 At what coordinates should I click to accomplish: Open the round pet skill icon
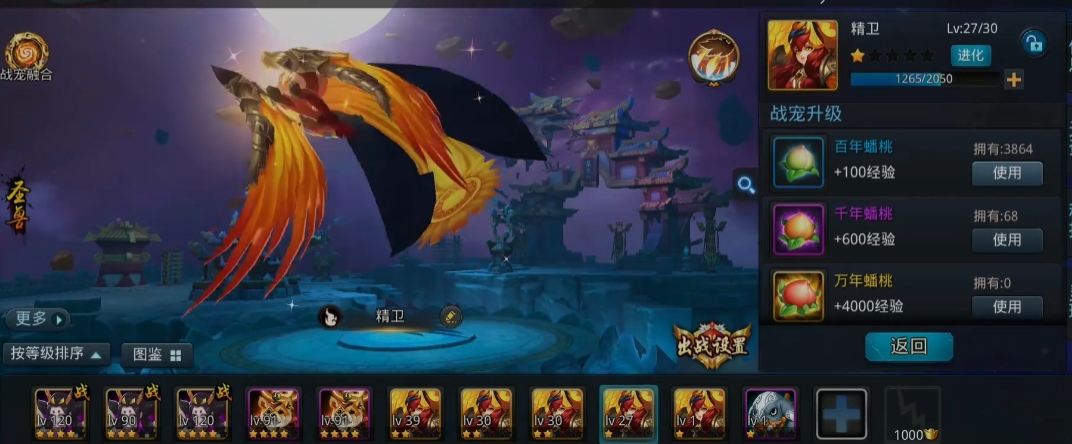713,57
